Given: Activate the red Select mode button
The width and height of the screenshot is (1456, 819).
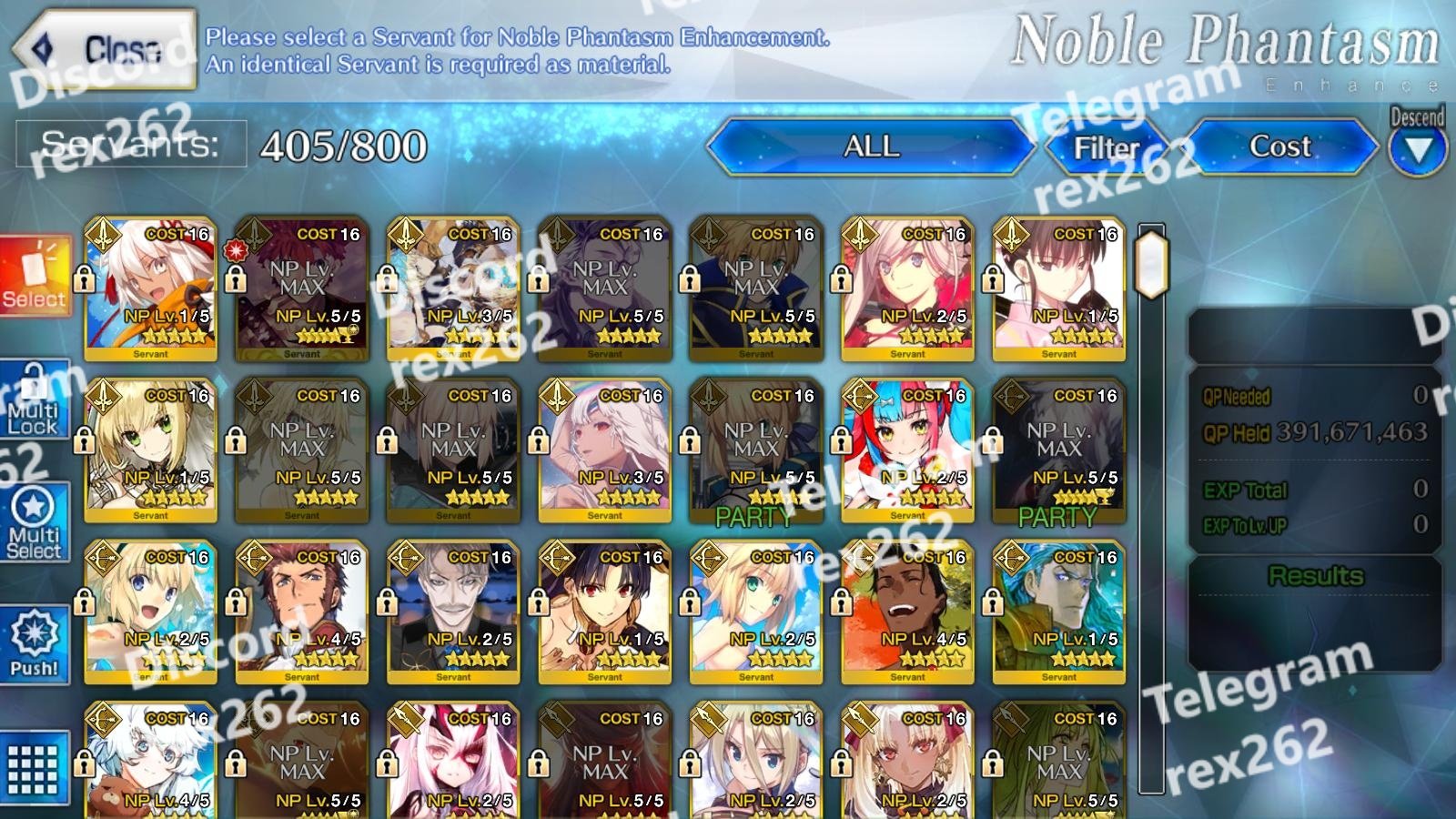Looking at the screenshot, I should pyautogui.click(x=35, y=277).
